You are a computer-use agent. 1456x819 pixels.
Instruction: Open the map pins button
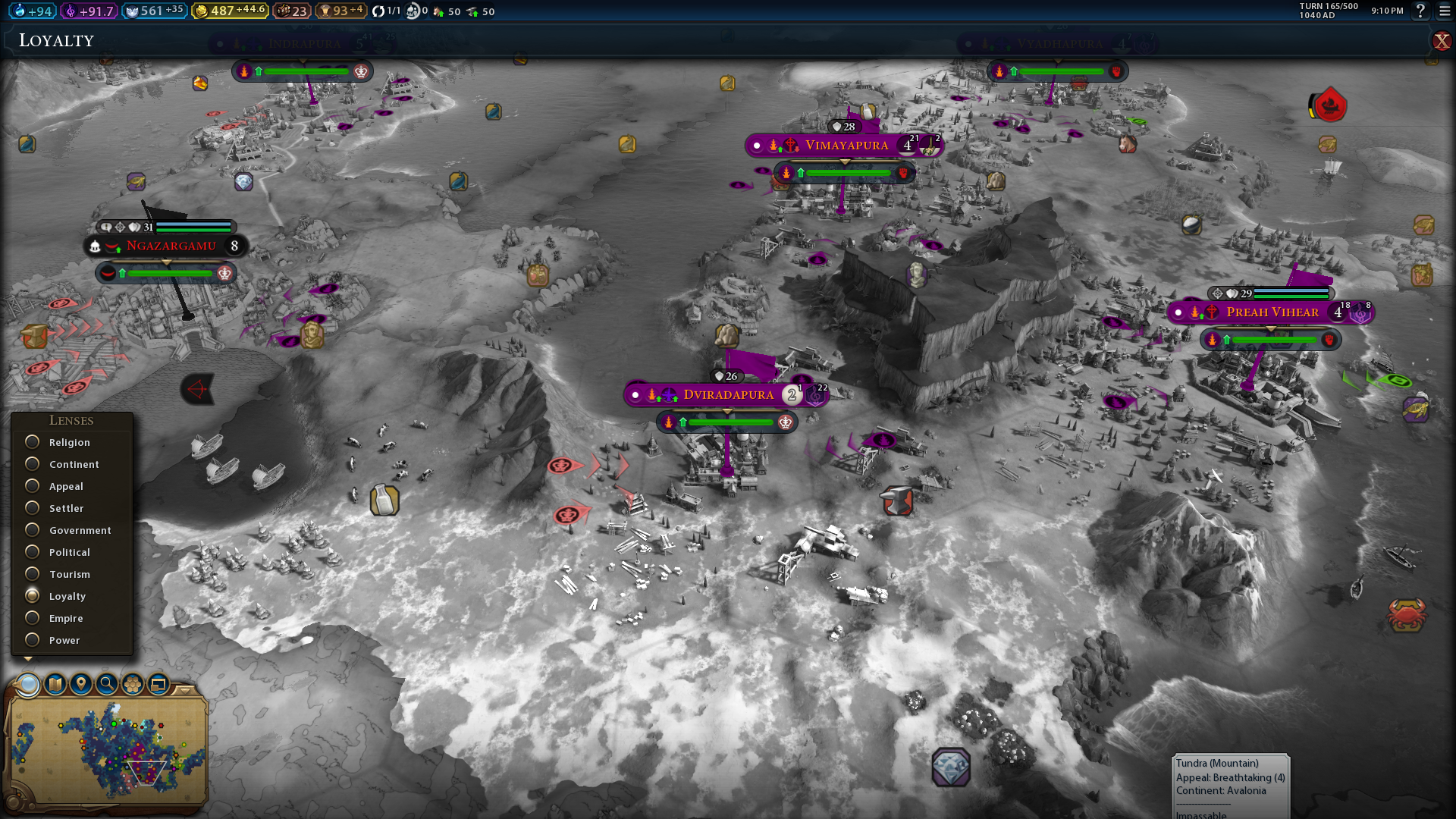(x=81, y=685)
